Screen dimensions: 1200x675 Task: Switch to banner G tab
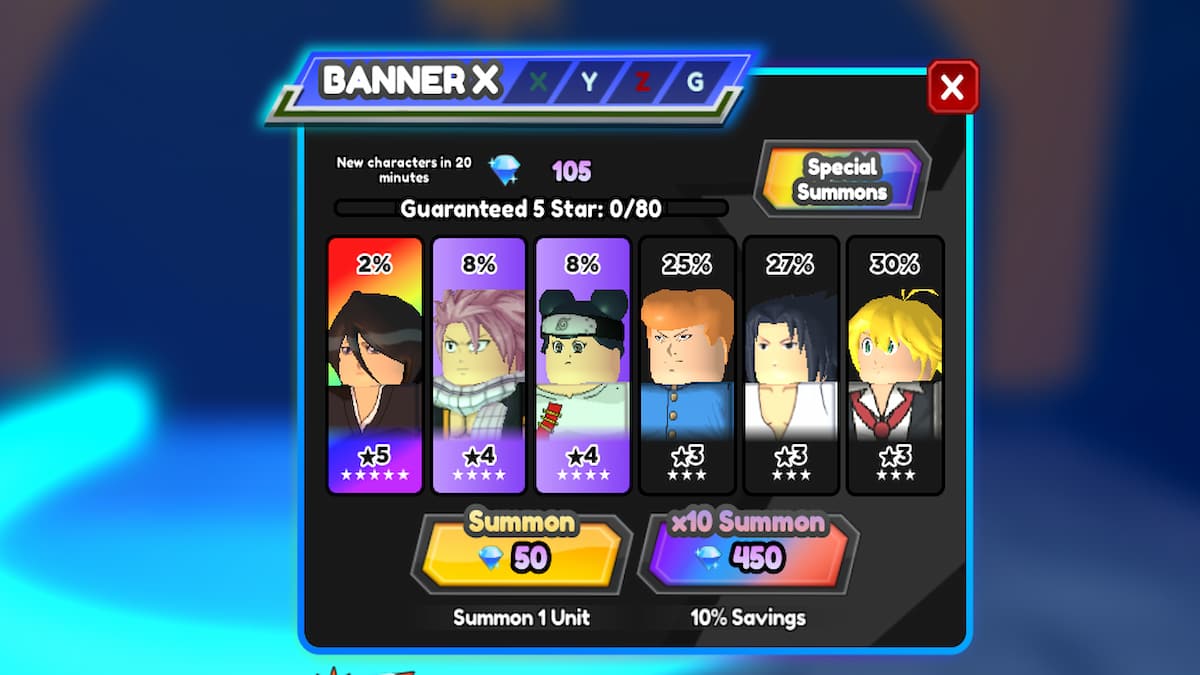tap(695, 83)
